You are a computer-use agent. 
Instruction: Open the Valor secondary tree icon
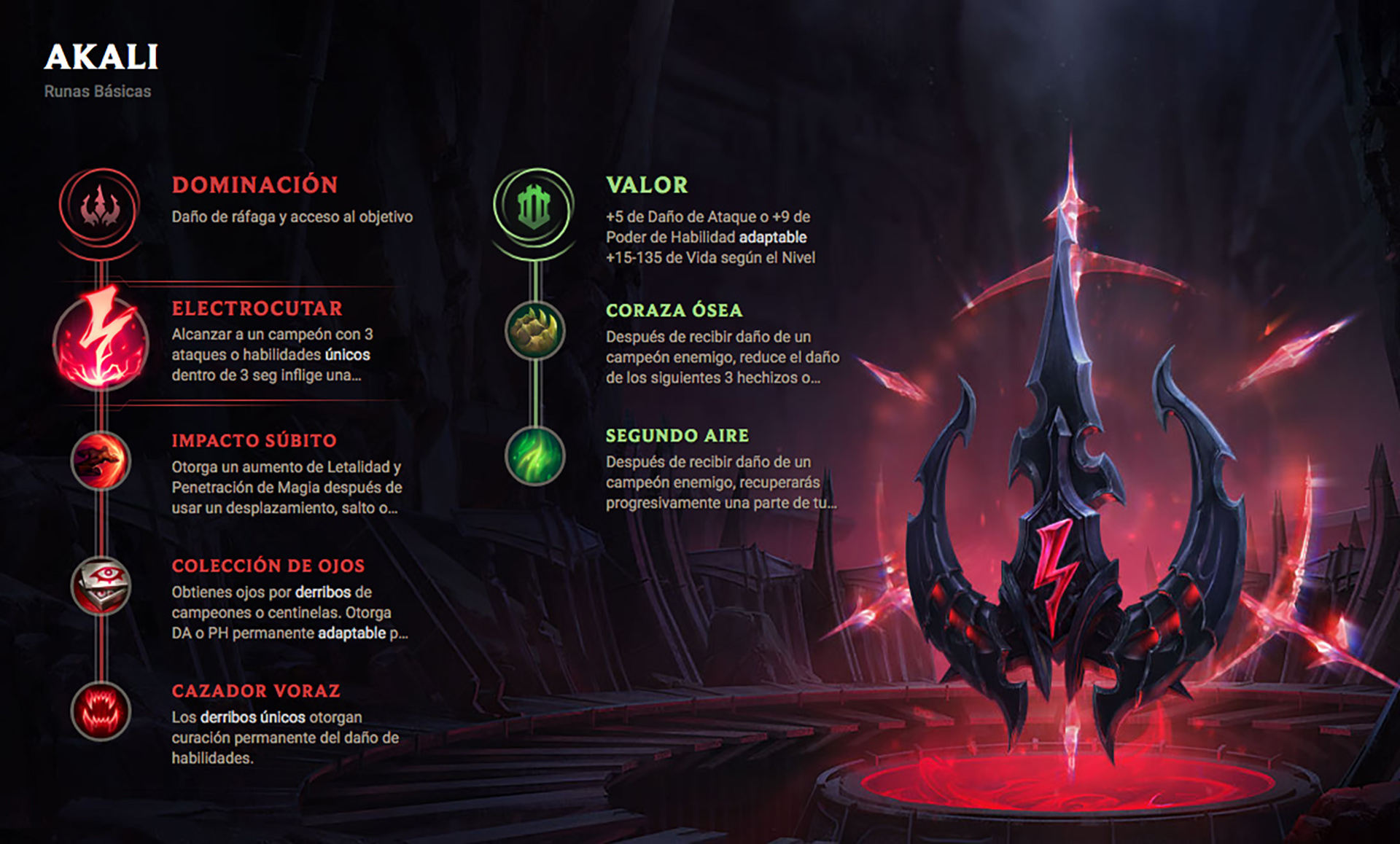(x=534, y=207)
